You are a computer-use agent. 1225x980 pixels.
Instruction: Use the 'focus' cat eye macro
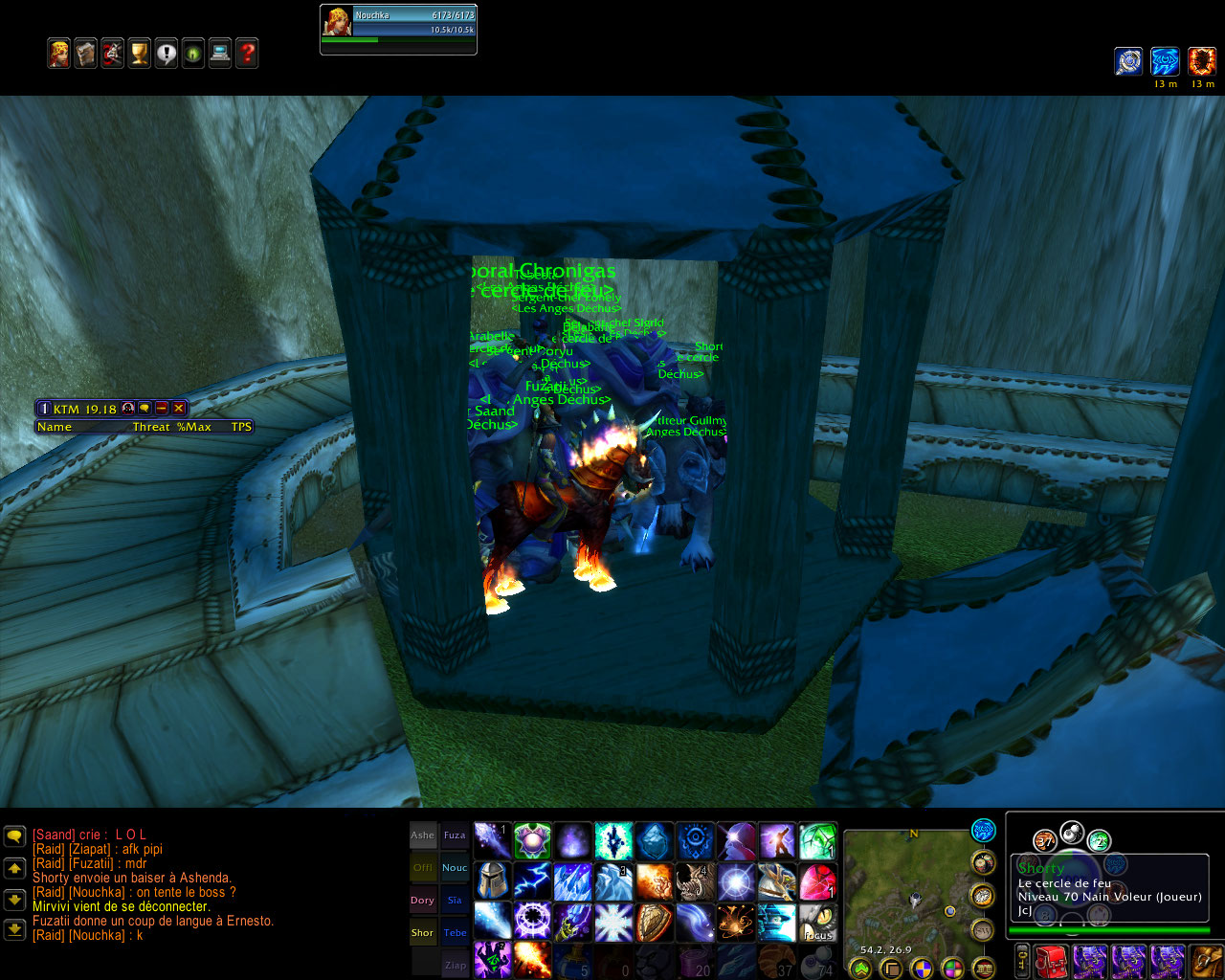(818, 923)
